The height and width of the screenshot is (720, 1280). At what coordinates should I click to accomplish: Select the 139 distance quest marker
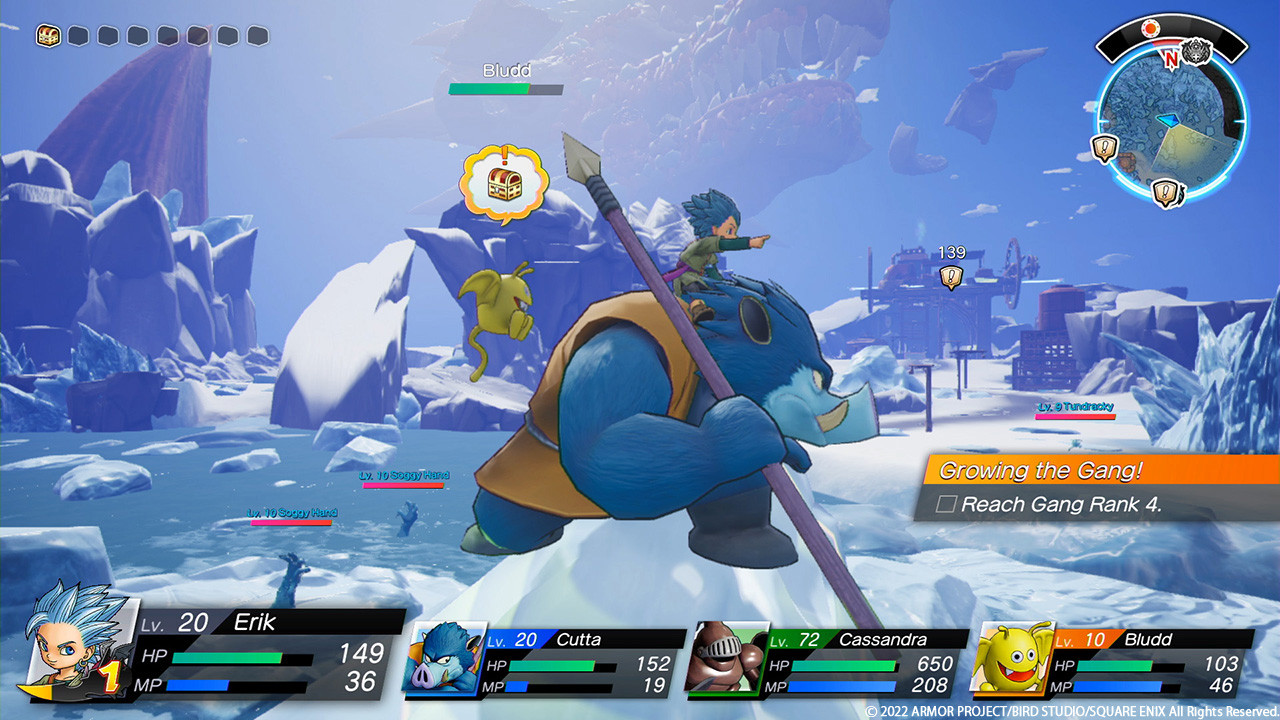[952, 277]
